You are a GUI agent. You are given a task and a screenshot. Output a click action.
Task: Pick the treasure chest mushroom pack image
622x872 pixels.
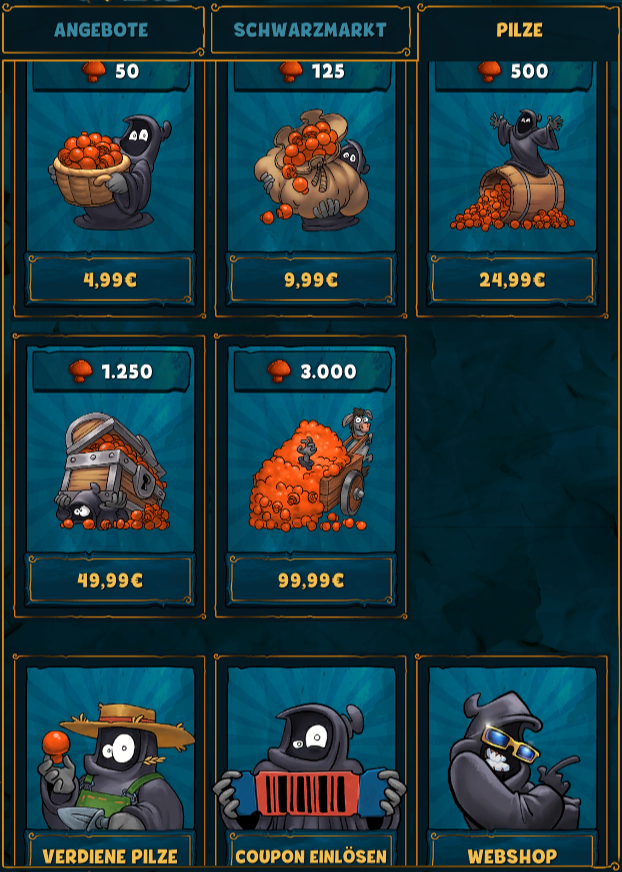click(110, 470)
